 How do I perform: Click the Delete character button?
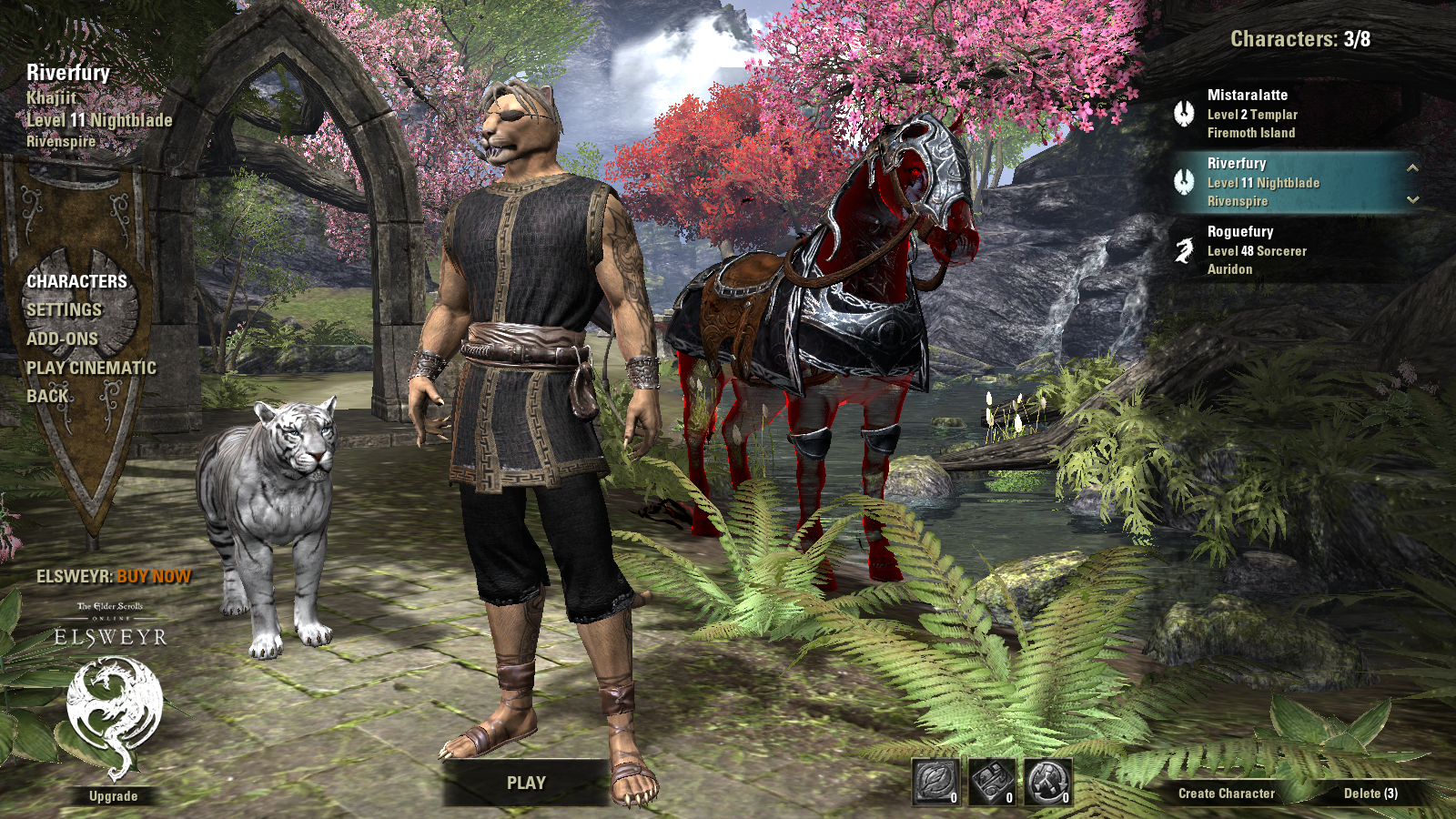[1370, 794]
